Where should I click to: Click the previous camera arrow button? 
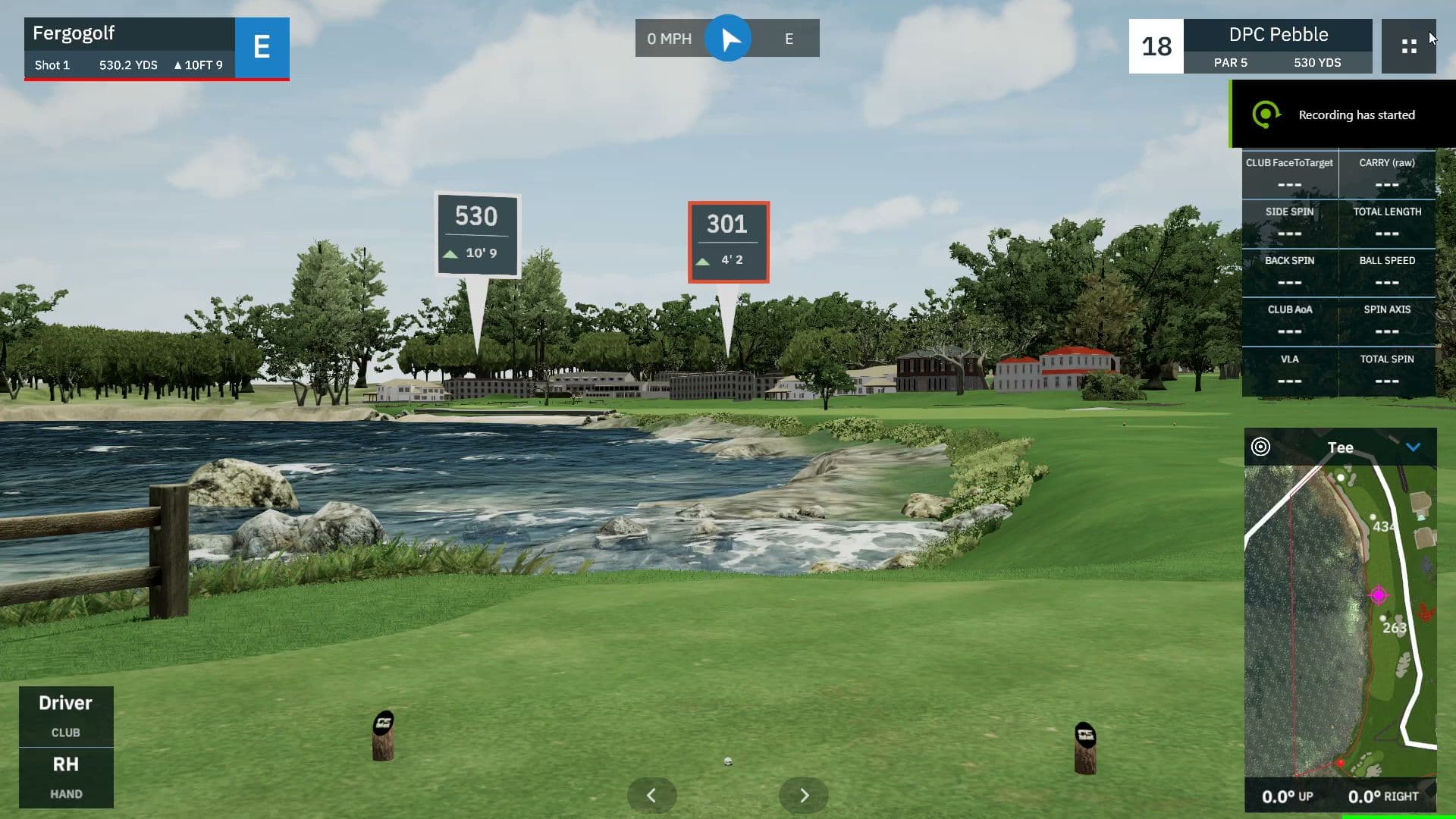651,795
